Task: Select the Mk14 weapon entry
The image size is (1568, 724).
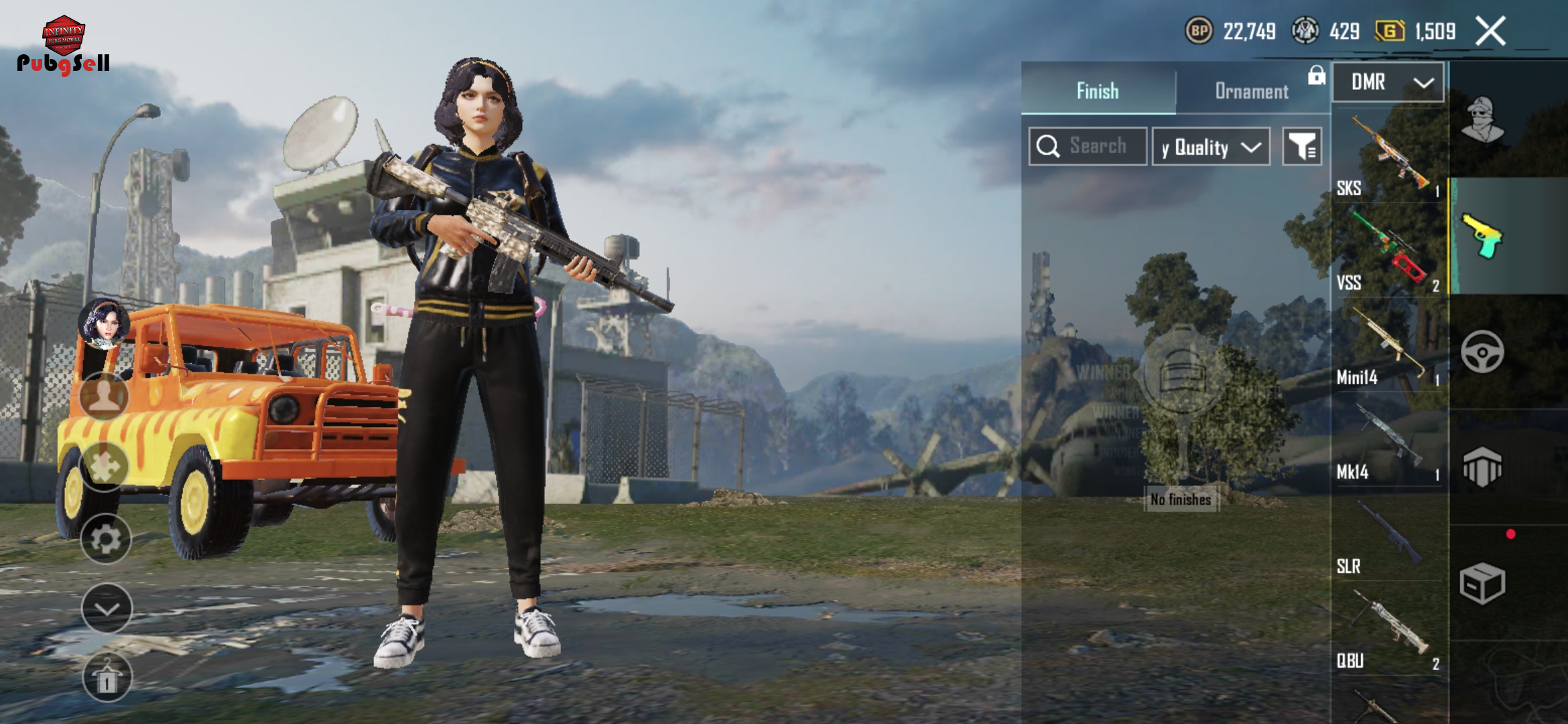Action: 1388,440
